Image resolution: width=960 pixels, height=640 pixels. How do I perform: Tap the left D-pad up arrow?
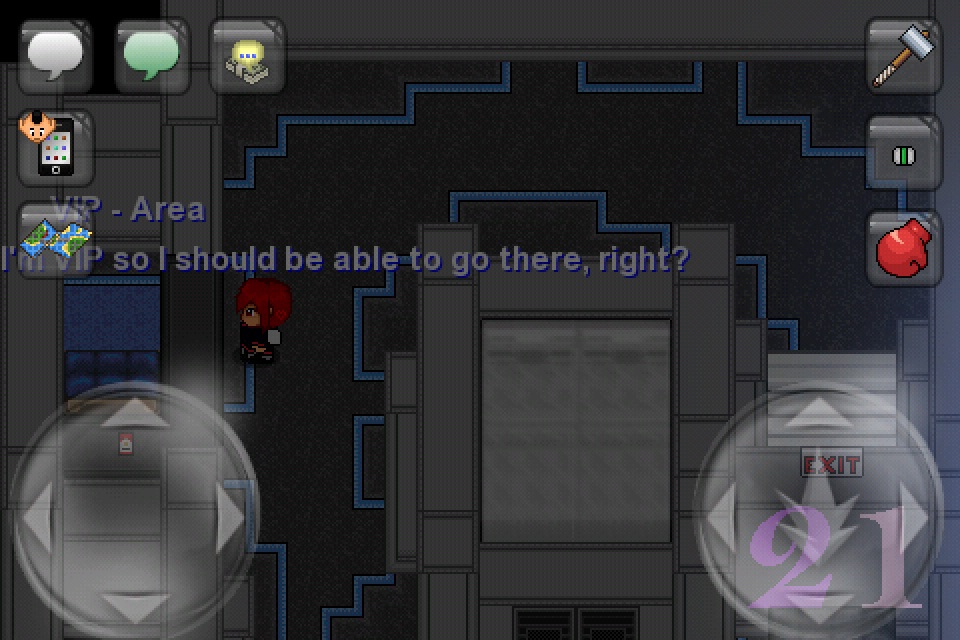pos(131,412)
